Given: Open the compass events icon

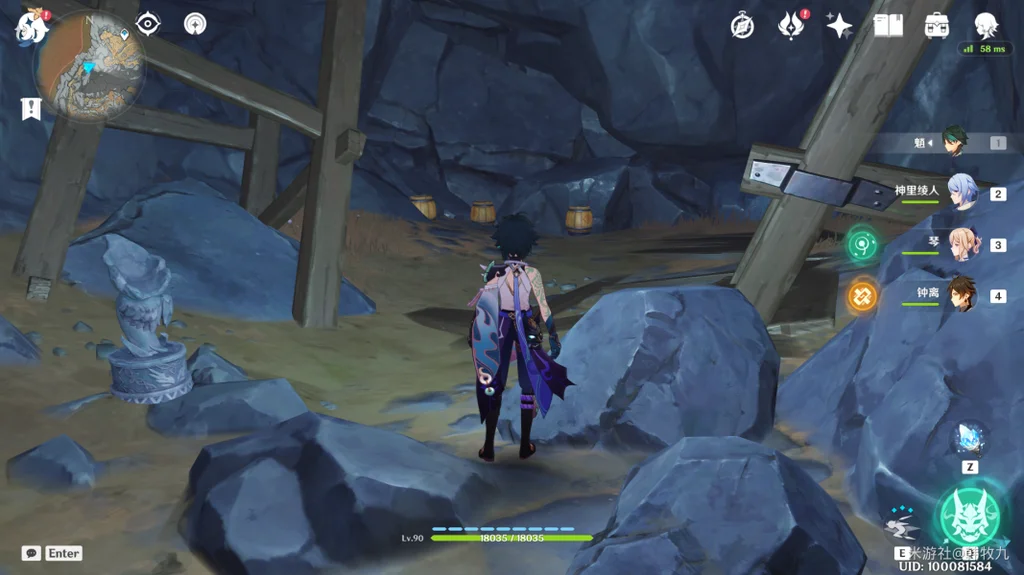Looking at the screenshot, I should coord(742,26).
